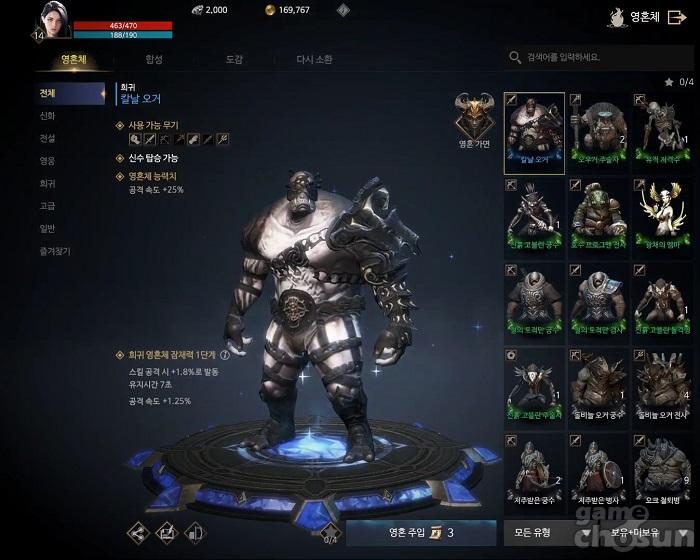Go to the 다시 소환 tab
This screenshot has height=560, width=700.
click(317, 60)
